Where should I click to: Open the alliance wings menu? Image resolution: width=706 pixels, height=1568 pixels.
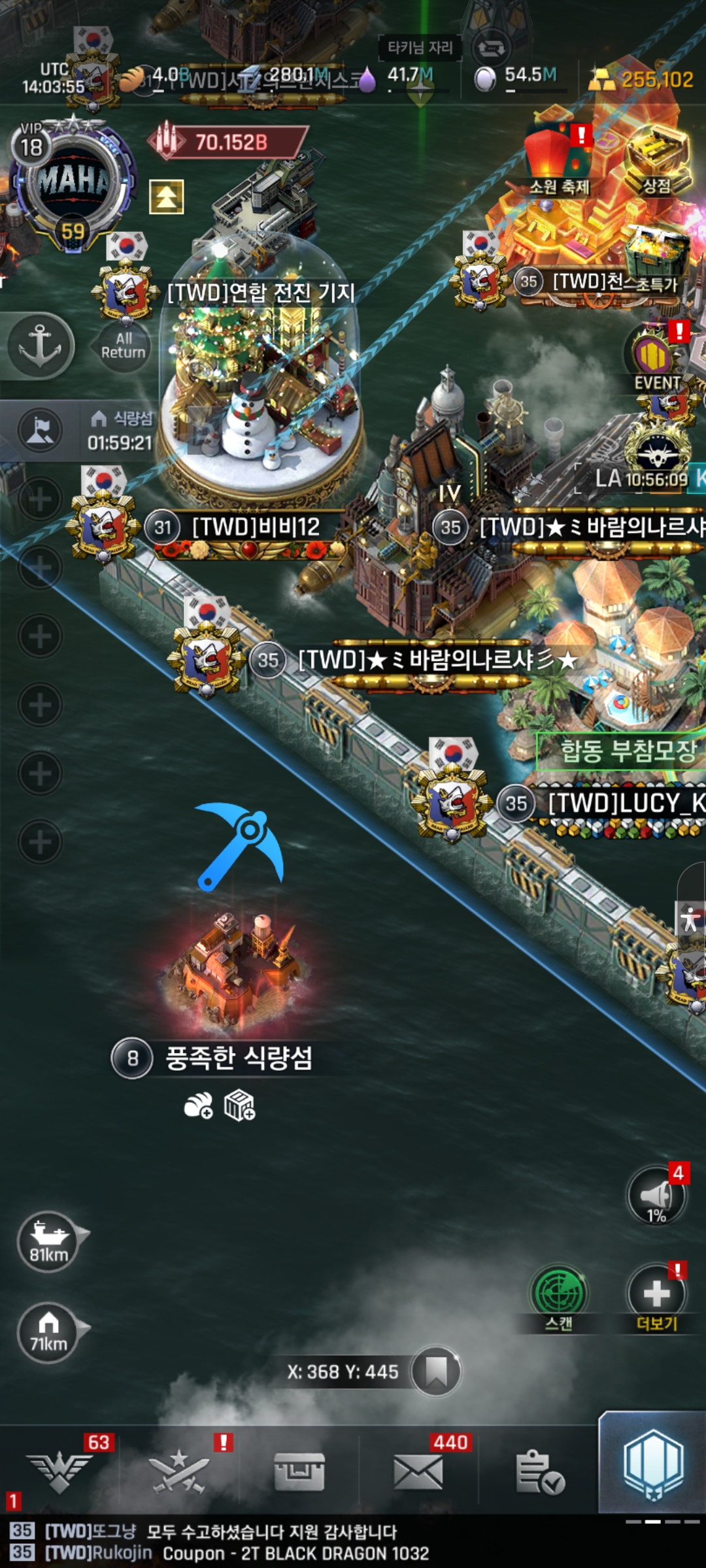(x=60, y=1473)
